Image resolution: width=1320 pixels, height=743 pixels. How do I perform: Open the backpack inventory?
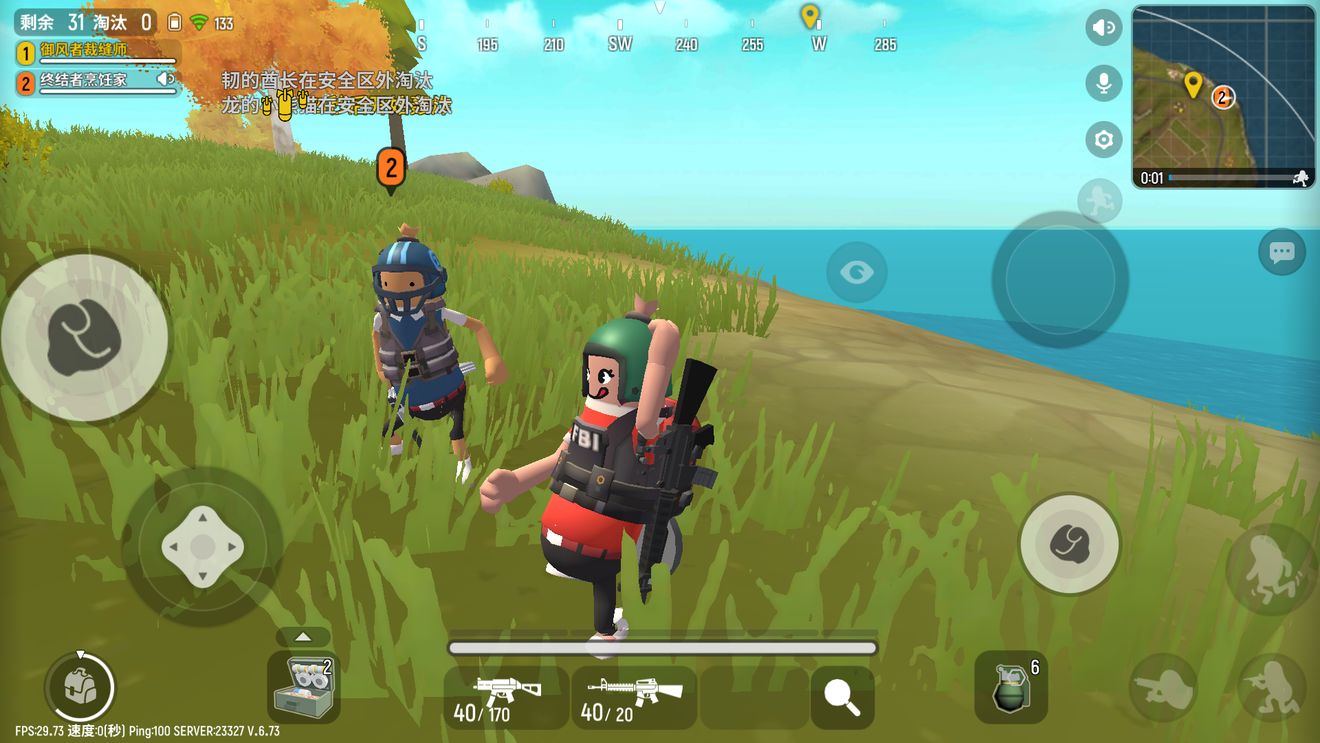point(79,686)
